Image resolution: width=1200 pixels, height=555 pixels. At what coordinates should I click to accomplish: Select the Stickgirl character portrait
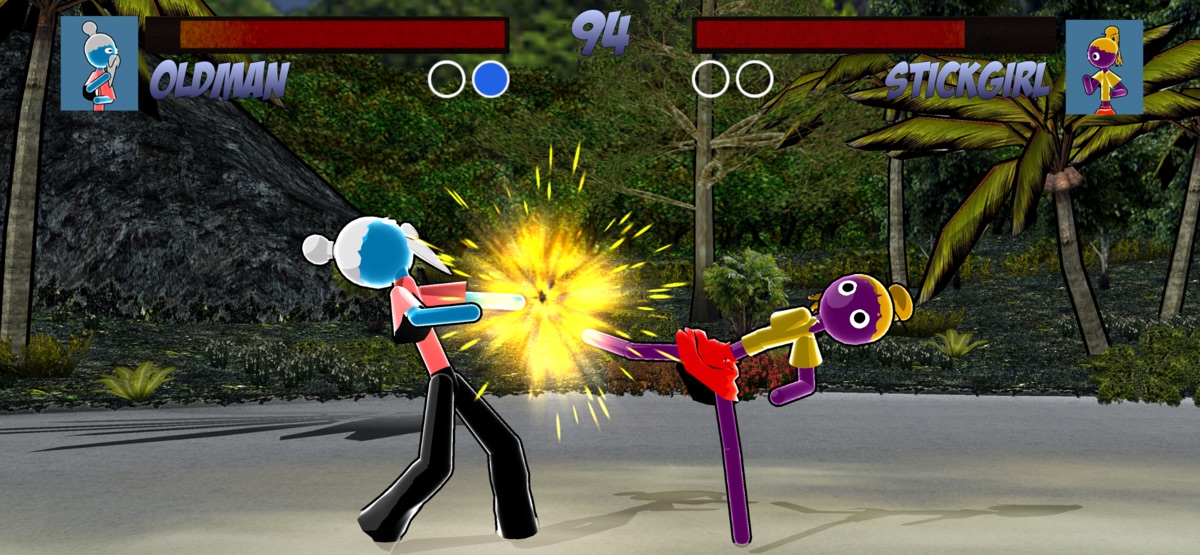[x=1103, y=67]
